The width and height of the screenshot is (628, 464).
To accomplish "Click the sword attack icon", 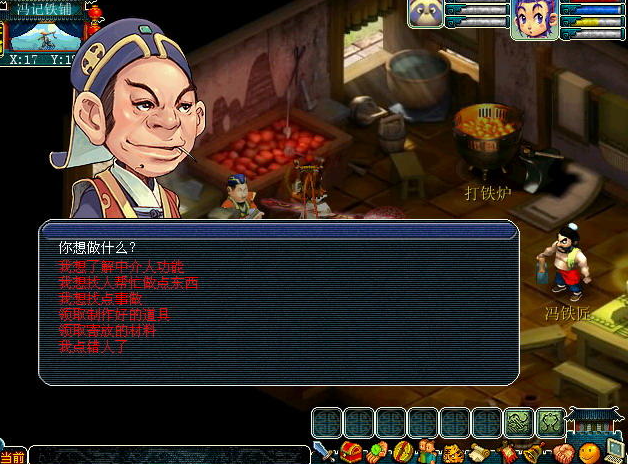I will click(x=322, y=451).
